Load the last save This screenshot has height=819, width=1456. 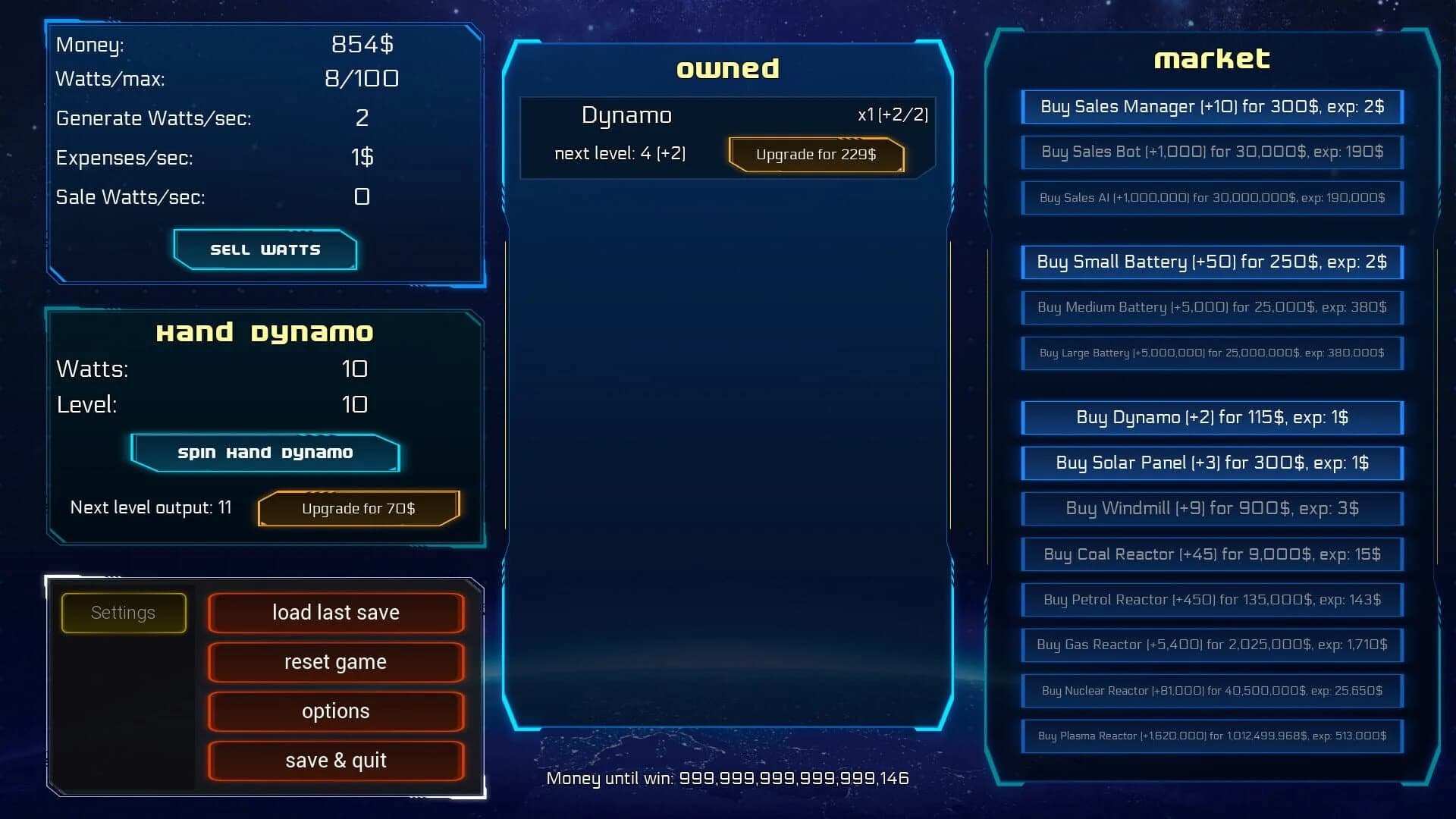coord(336,612)
